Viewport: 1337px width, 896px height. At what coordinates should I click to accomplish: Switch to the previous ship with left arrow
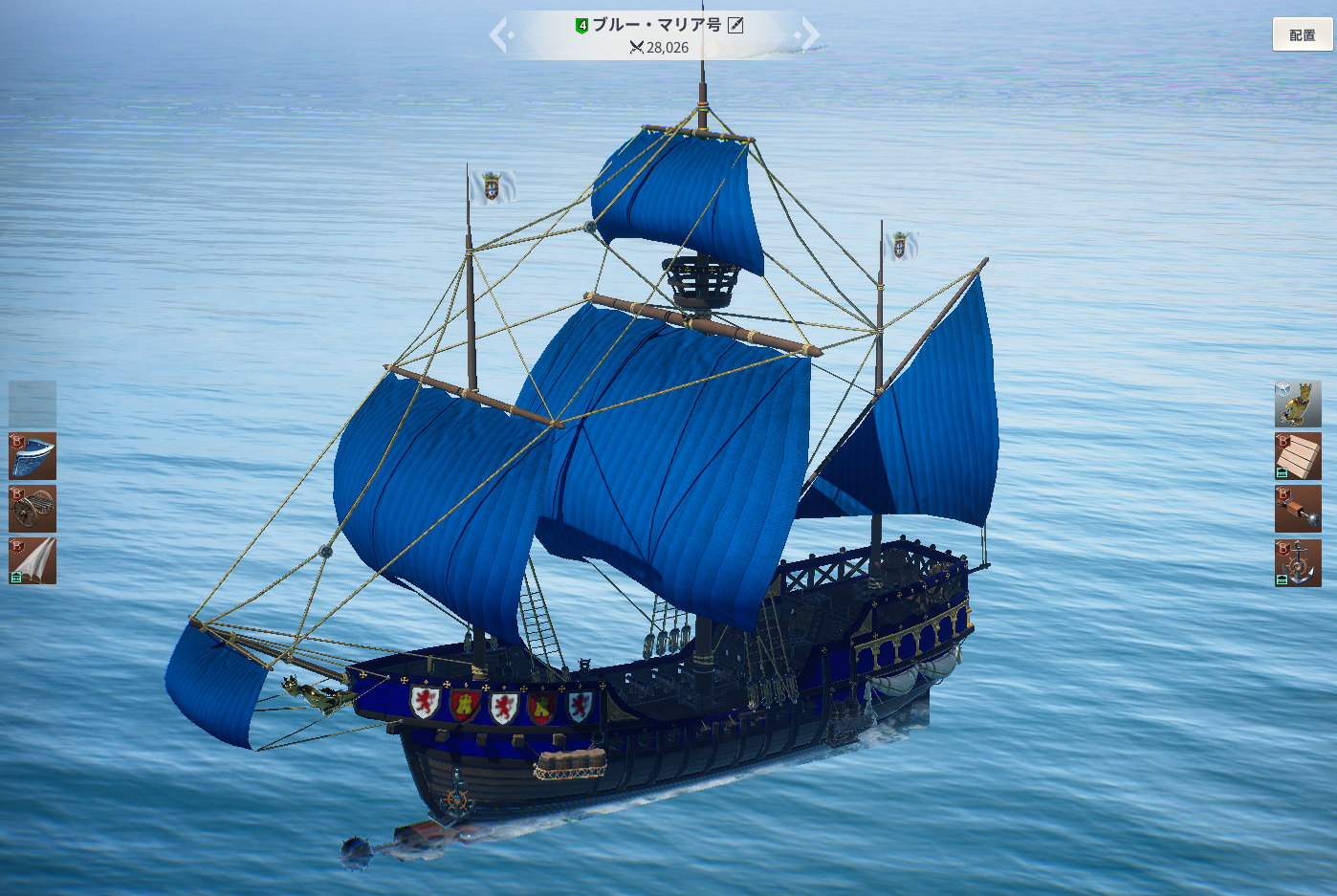click(501, 35)
